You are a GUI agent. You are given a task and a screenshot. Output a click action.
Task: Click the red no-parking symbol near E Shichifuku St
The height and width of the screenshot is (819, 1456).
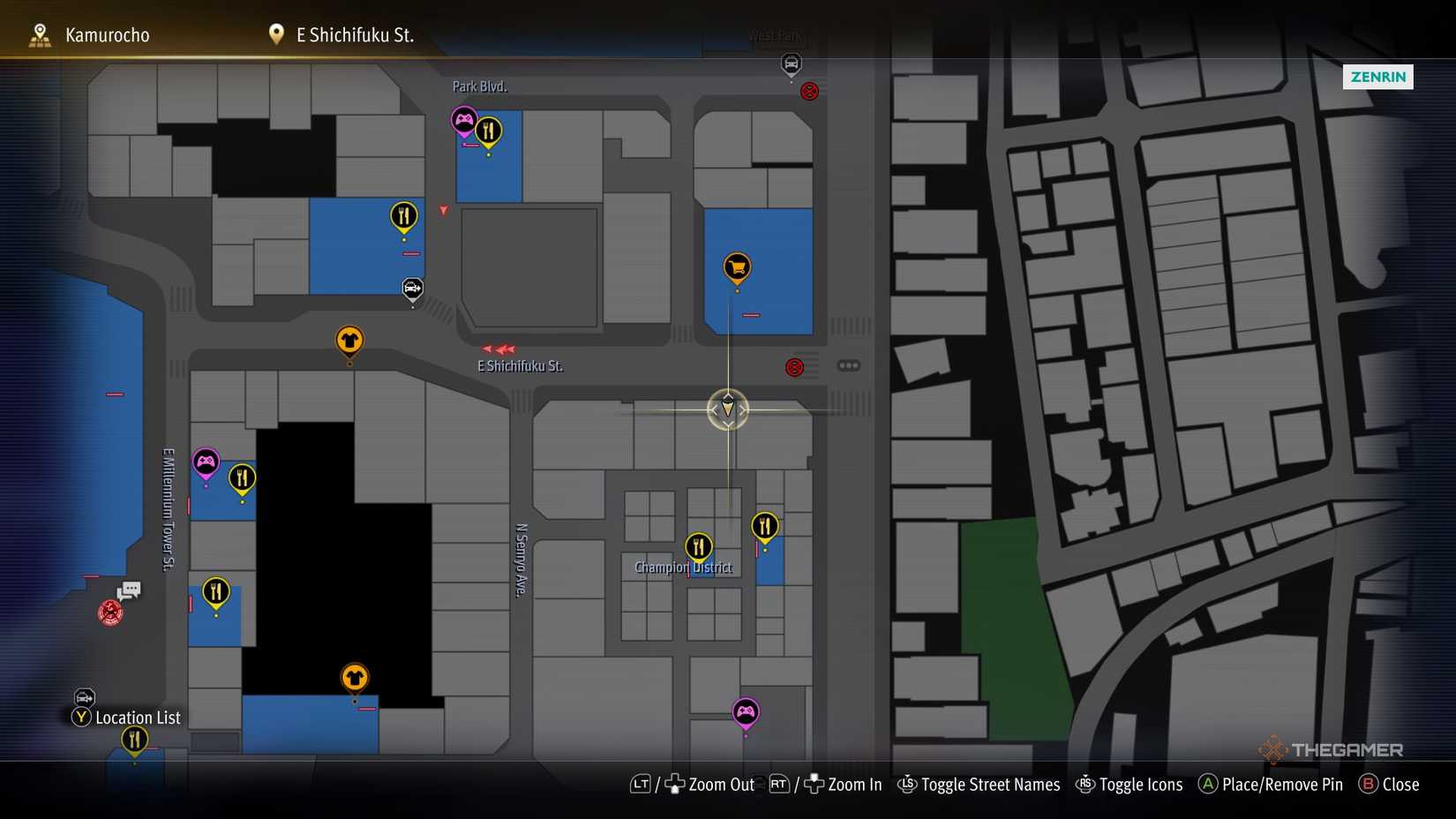coord(793,366)
